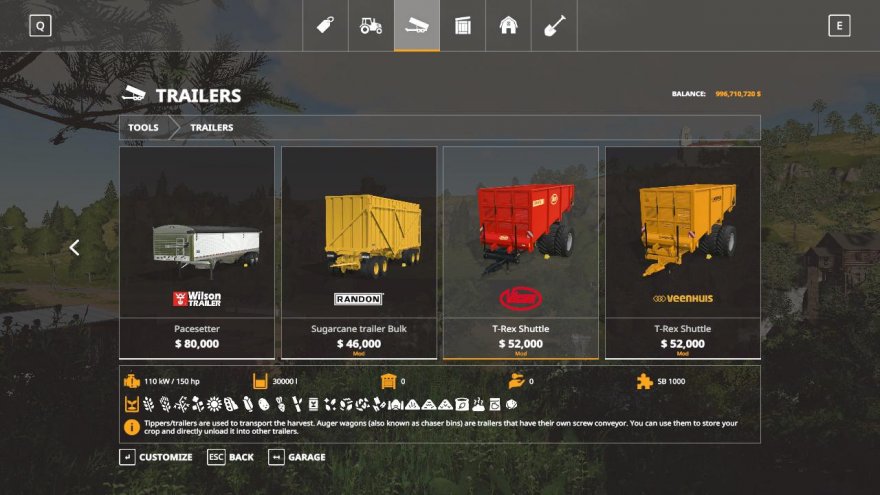880x495 pixels.
Task: Select the trailer tools tab
Action: 417,26
